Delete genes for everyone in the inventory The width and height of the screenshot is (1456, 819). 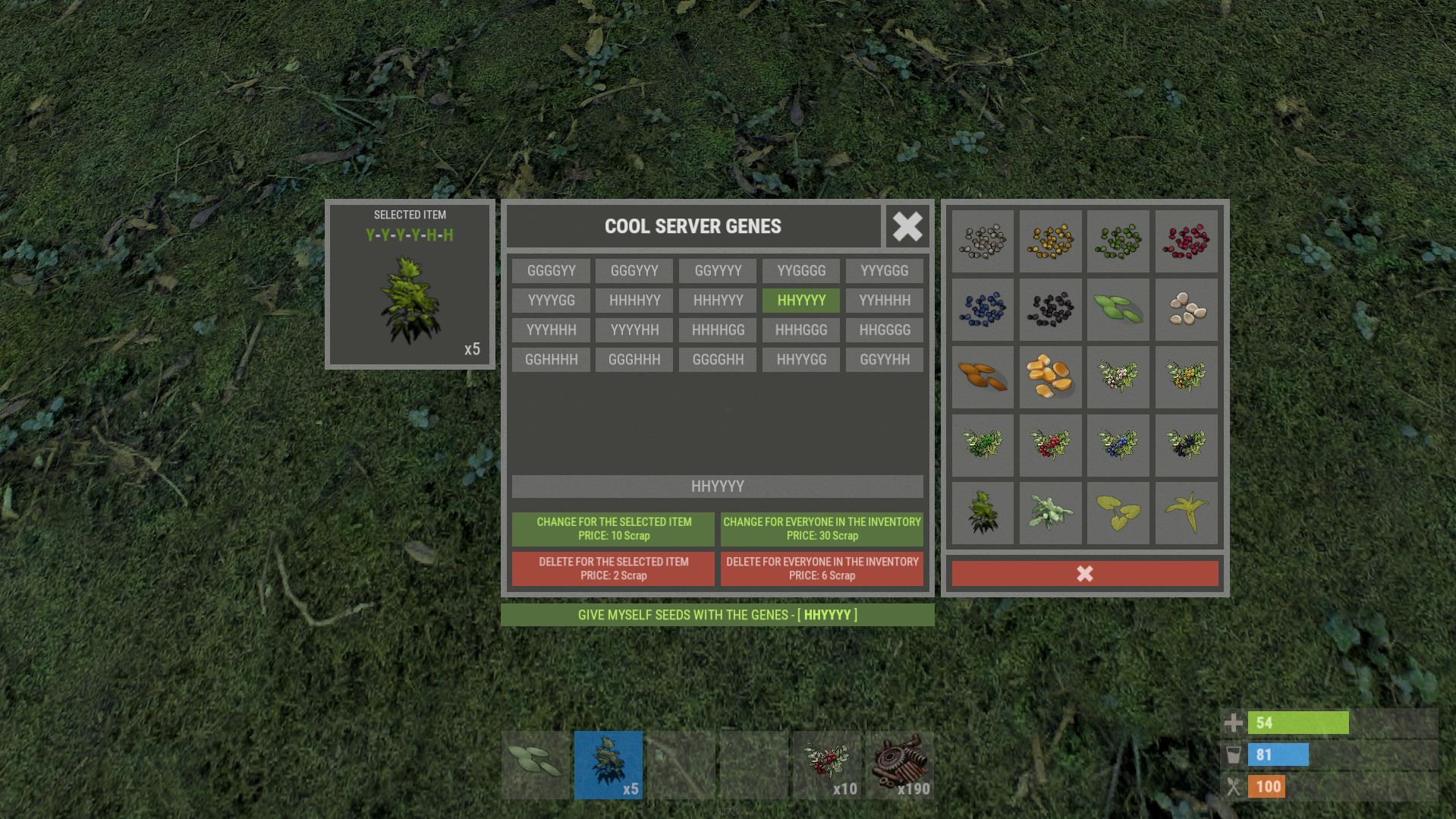point(822,569)
